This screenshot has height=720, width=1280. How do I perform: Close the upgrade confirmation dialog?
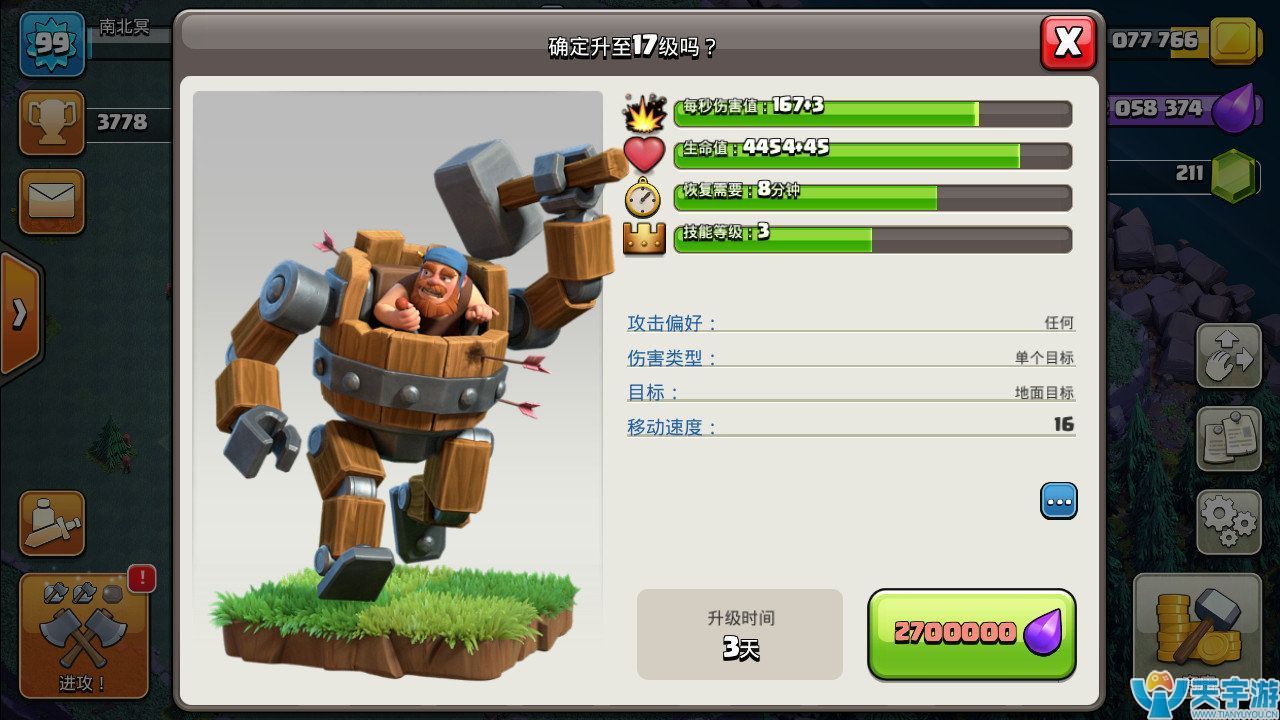[x=1068, y=42]
